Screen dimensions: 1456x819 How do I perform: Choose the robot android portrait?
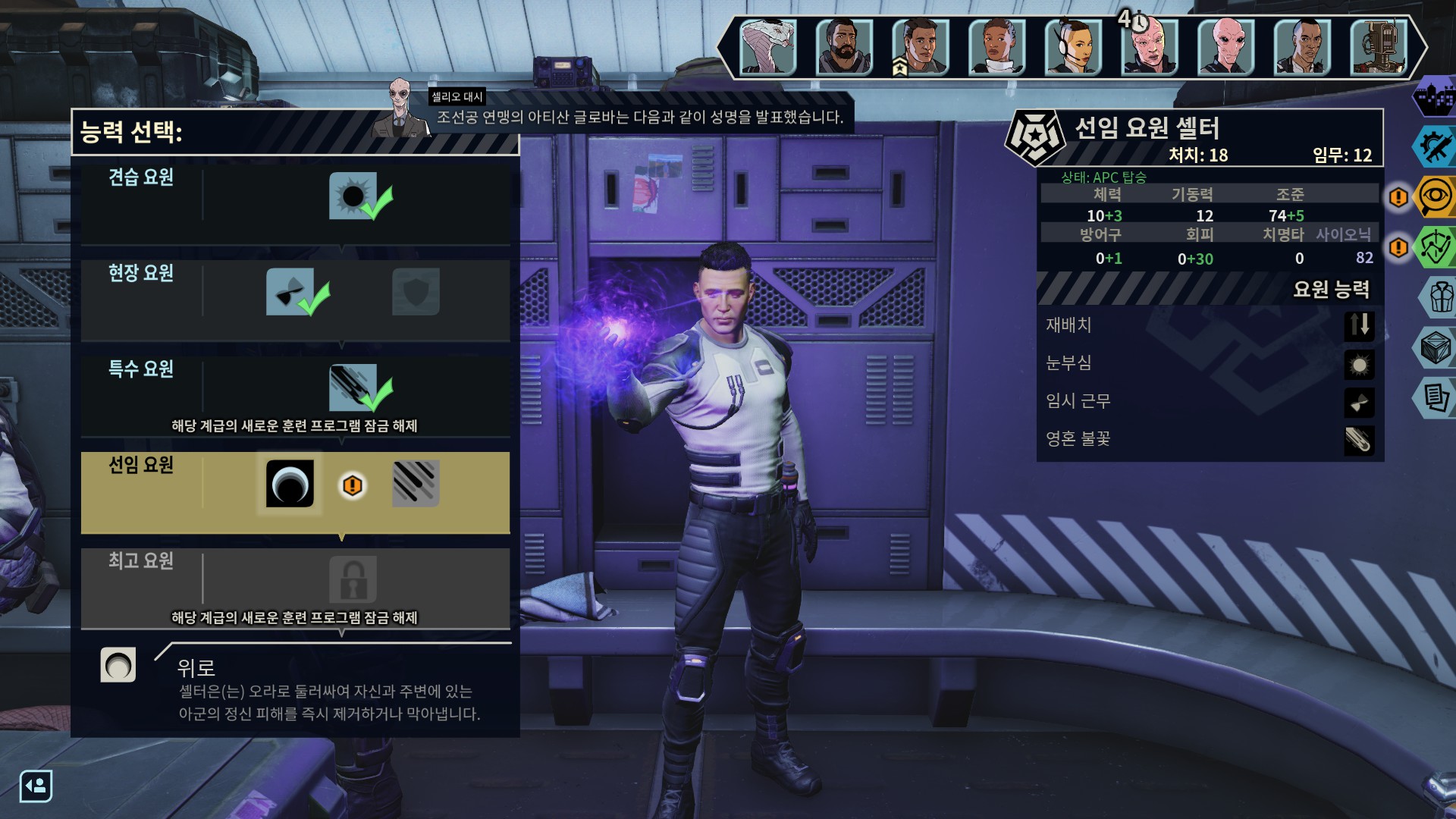(1379, 47)
